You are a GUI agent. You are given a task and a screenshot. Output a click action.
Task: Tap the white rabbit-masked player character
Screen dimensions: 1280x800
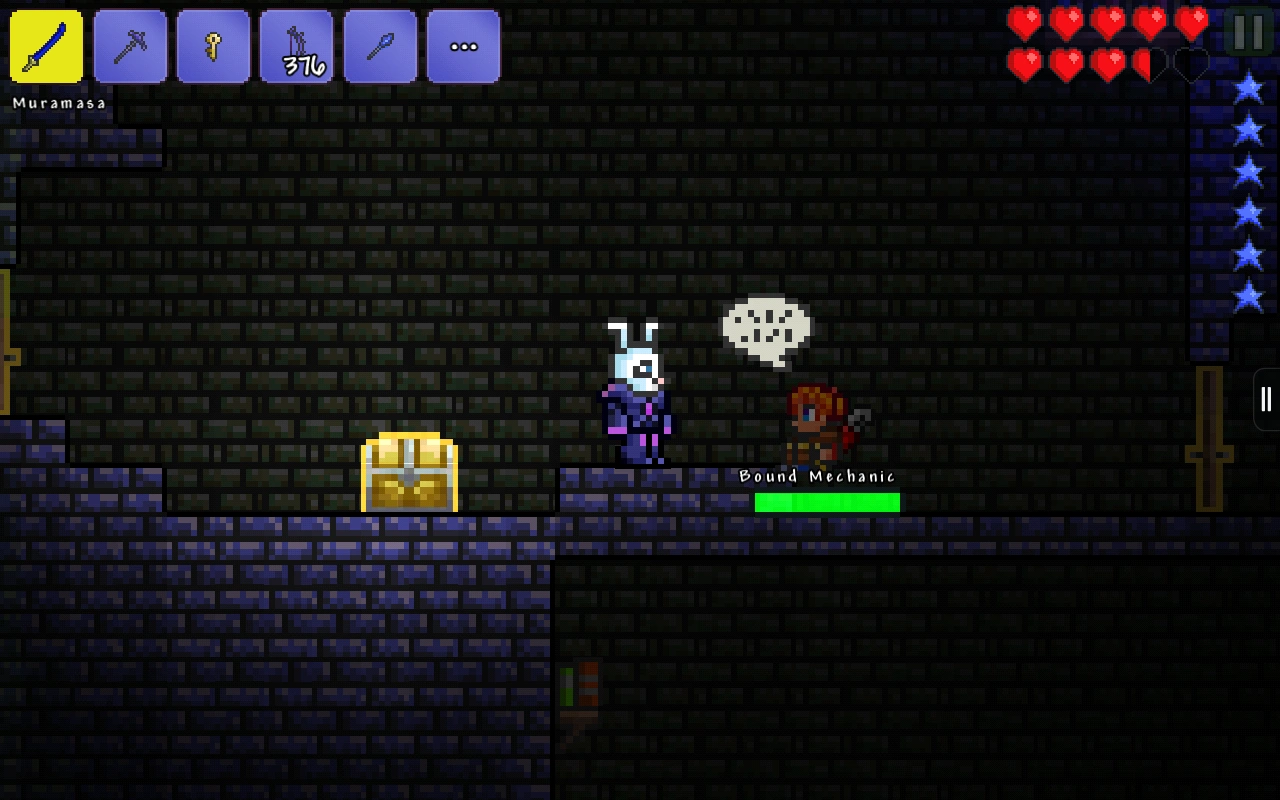(640, 395)
